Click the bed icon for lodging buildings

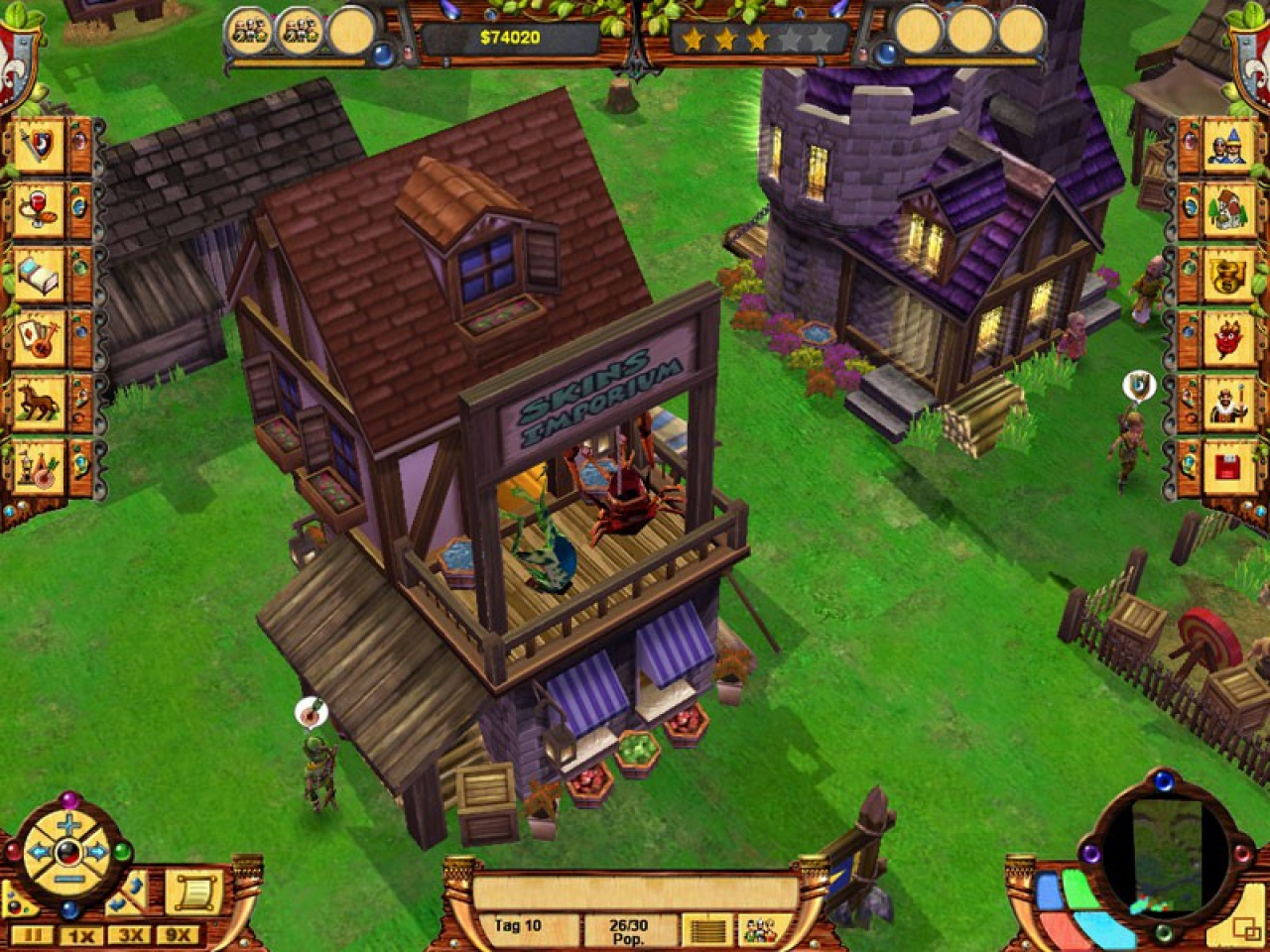(x=38, y=274)
